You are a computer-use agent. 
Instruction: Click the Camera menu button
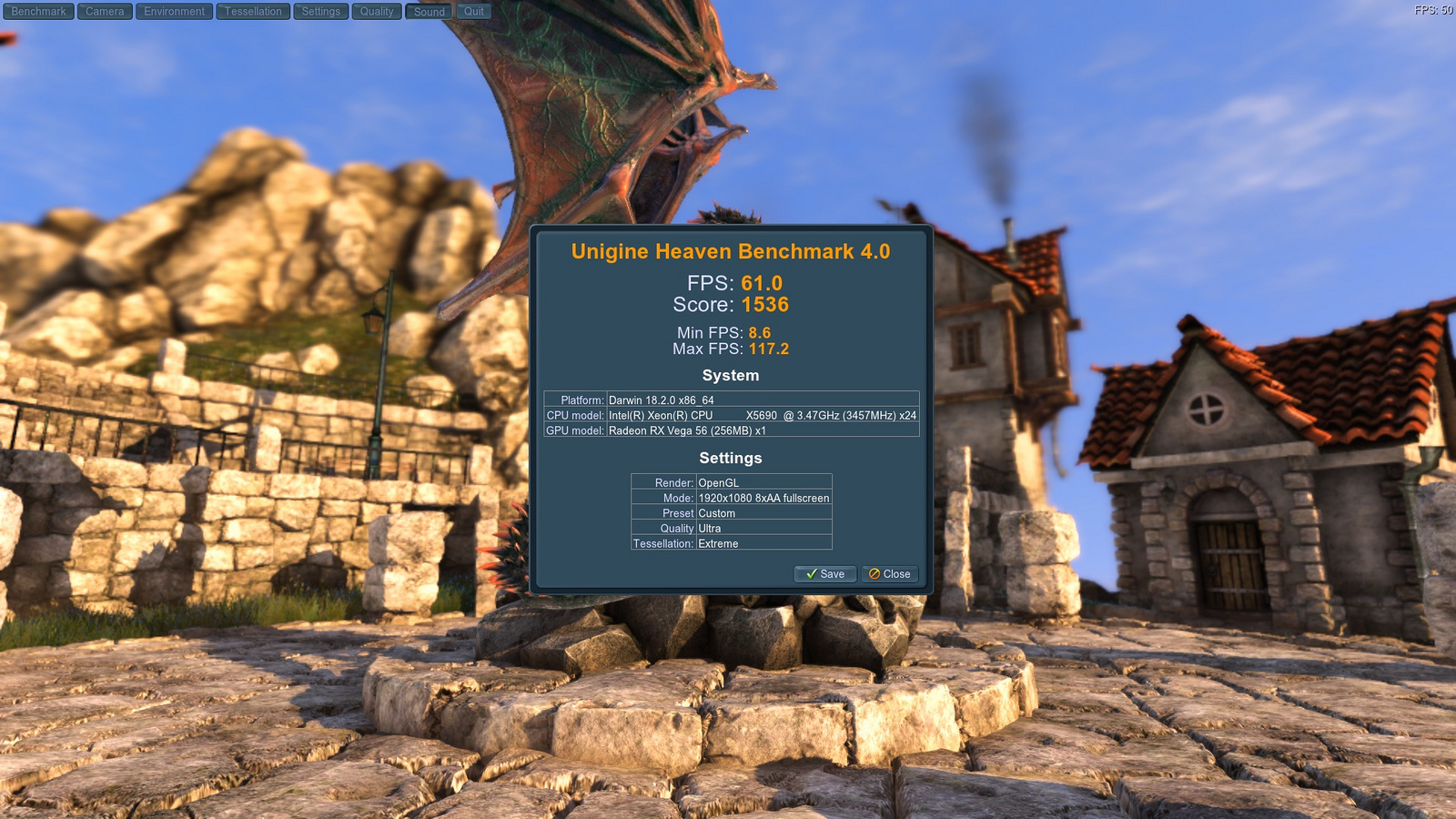(105, 12)
